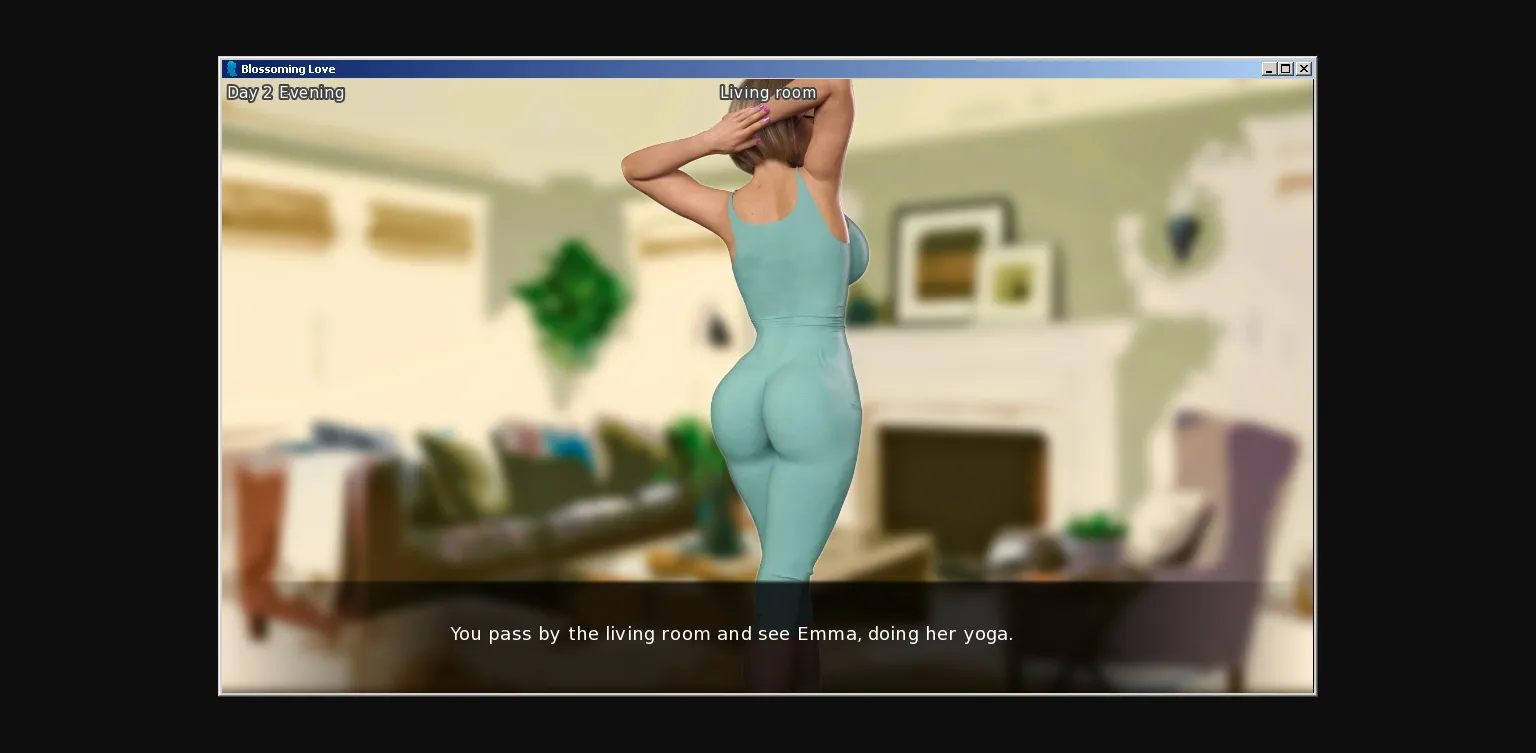
Task: Click Emma's character sprite
Action: click(790, 350)
